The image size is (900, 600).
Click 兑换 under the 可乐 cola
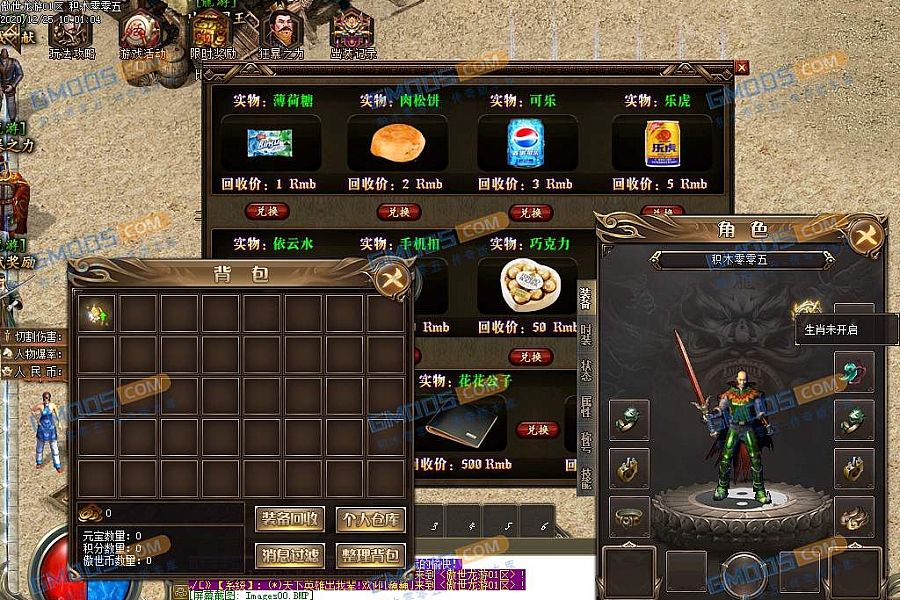530,212
